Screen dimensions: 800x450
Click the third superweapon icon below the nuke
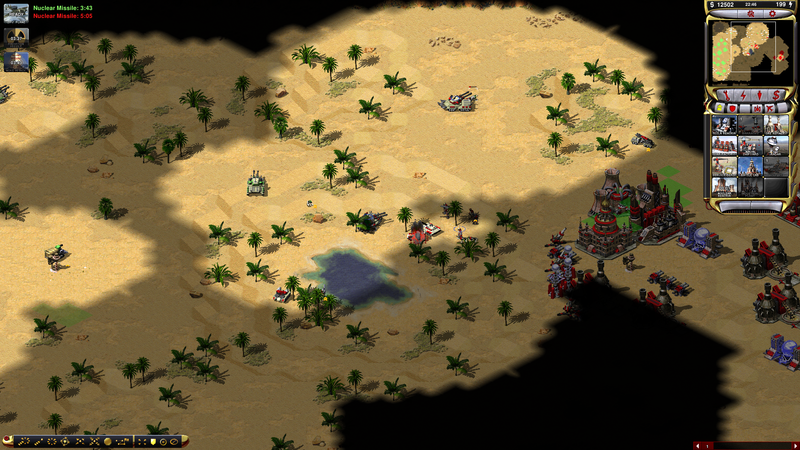coord(16,60)
